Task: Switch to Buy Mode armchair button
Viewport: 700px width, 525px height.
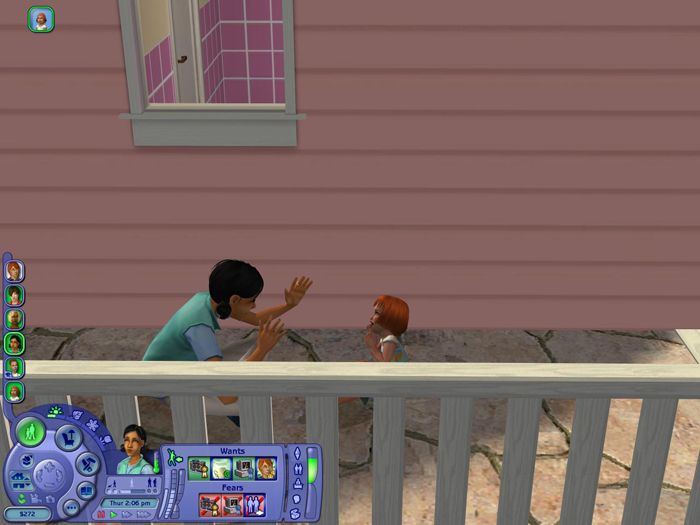Action: coord(67,437)
